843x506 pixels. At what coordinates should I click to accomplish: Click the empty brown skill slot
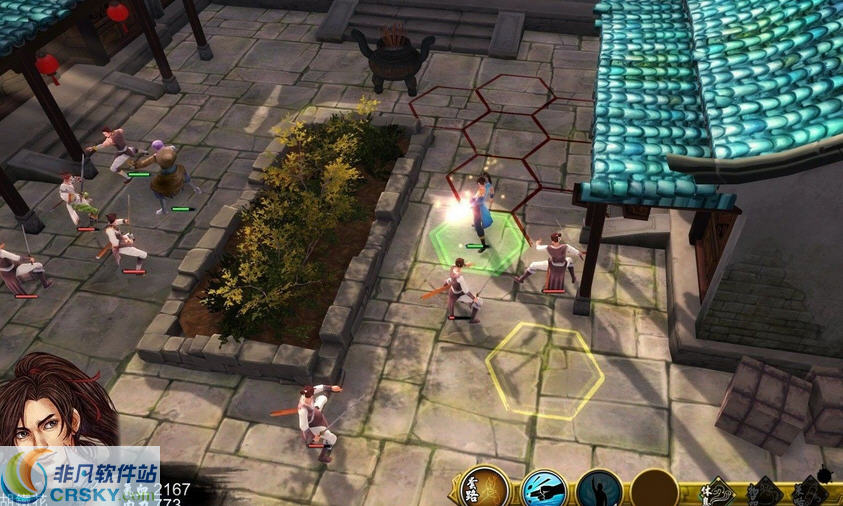[653, 490]
